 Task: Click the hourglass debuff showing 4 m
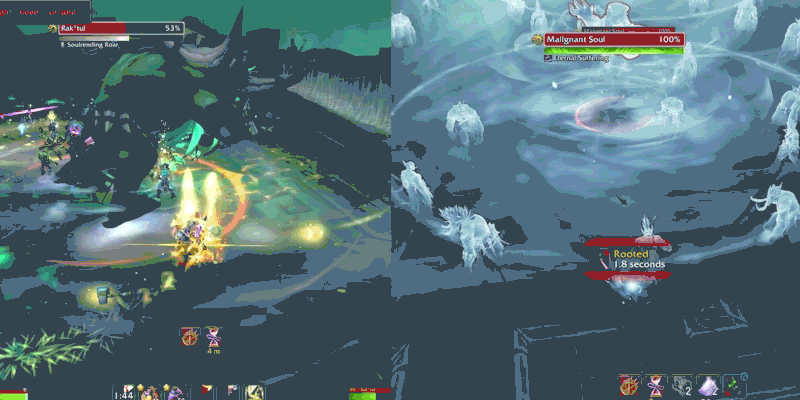pos(214,336)
